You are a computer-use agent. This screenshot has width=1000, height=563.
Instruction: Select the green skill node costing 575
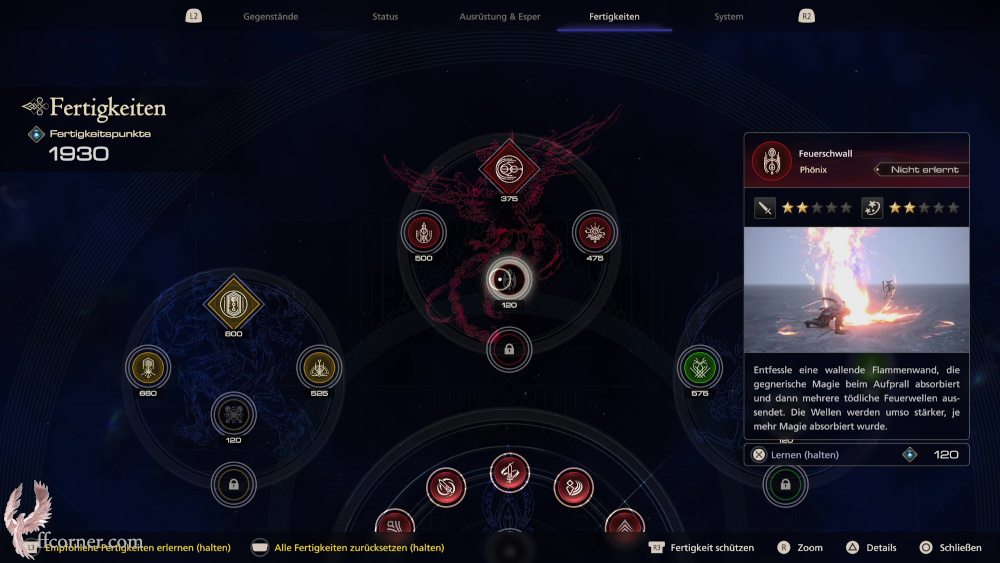(x=699, y=368)
